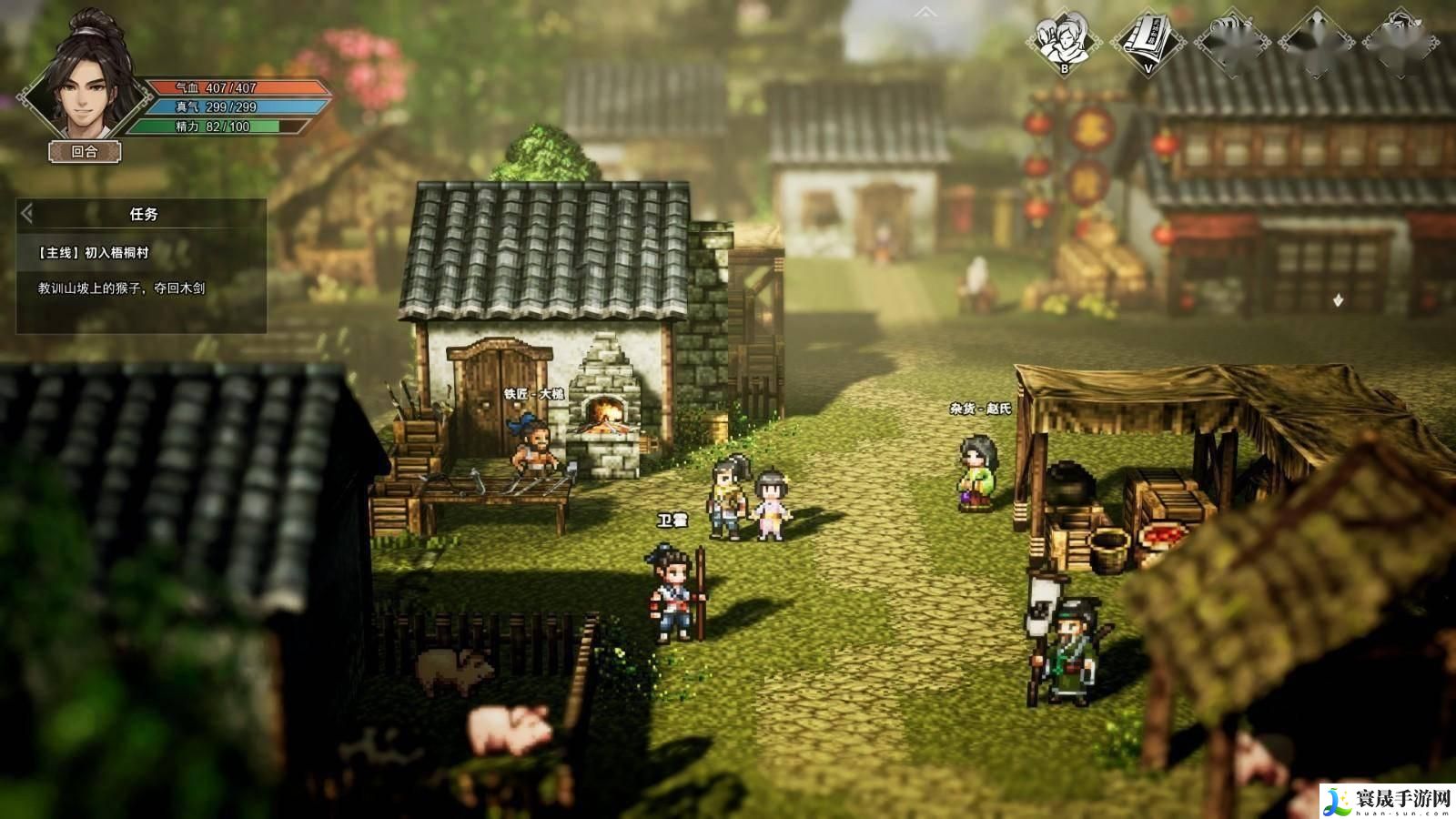Toggle the 回合 turn mode button
Screen dimensions: 1456x819
pos(85,152)
